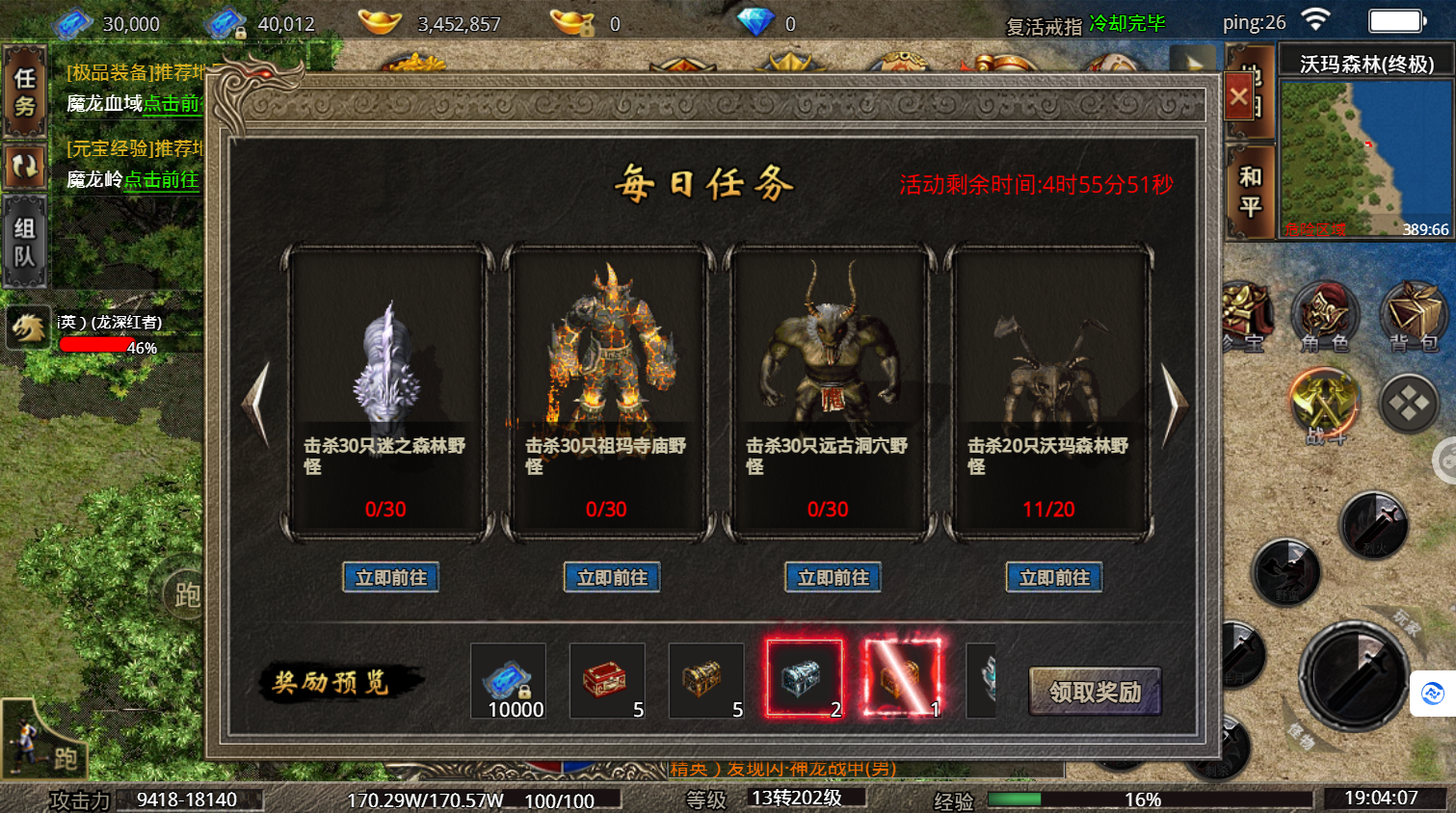Show previous quests with left arrow
1456x813 pixels.
(256, 403)
